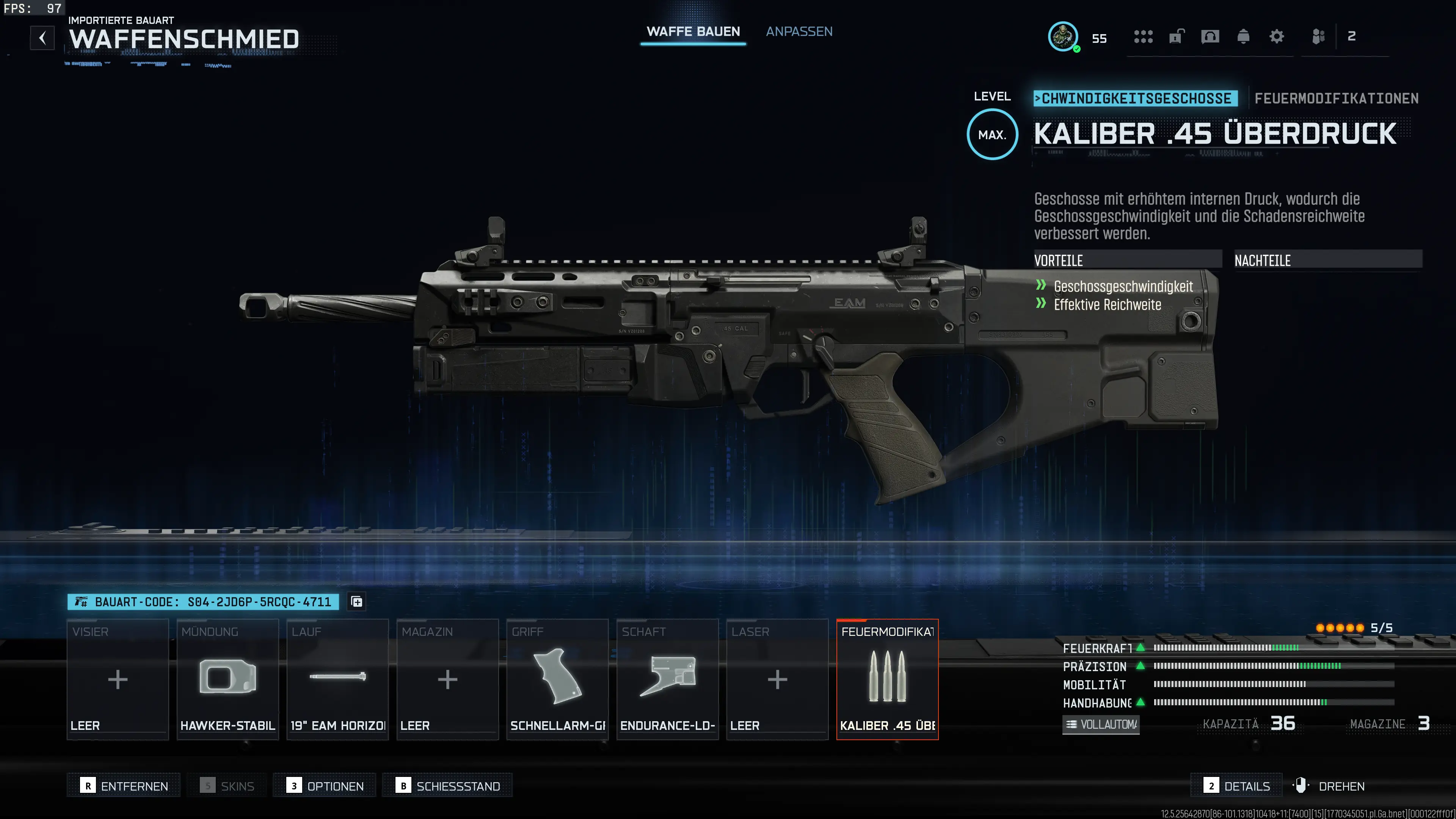Viewport: 1456px width, 819px height.
Task: Open the WAFFE BAUEN view
Action: pyautogui.click(x=693, y=31)
